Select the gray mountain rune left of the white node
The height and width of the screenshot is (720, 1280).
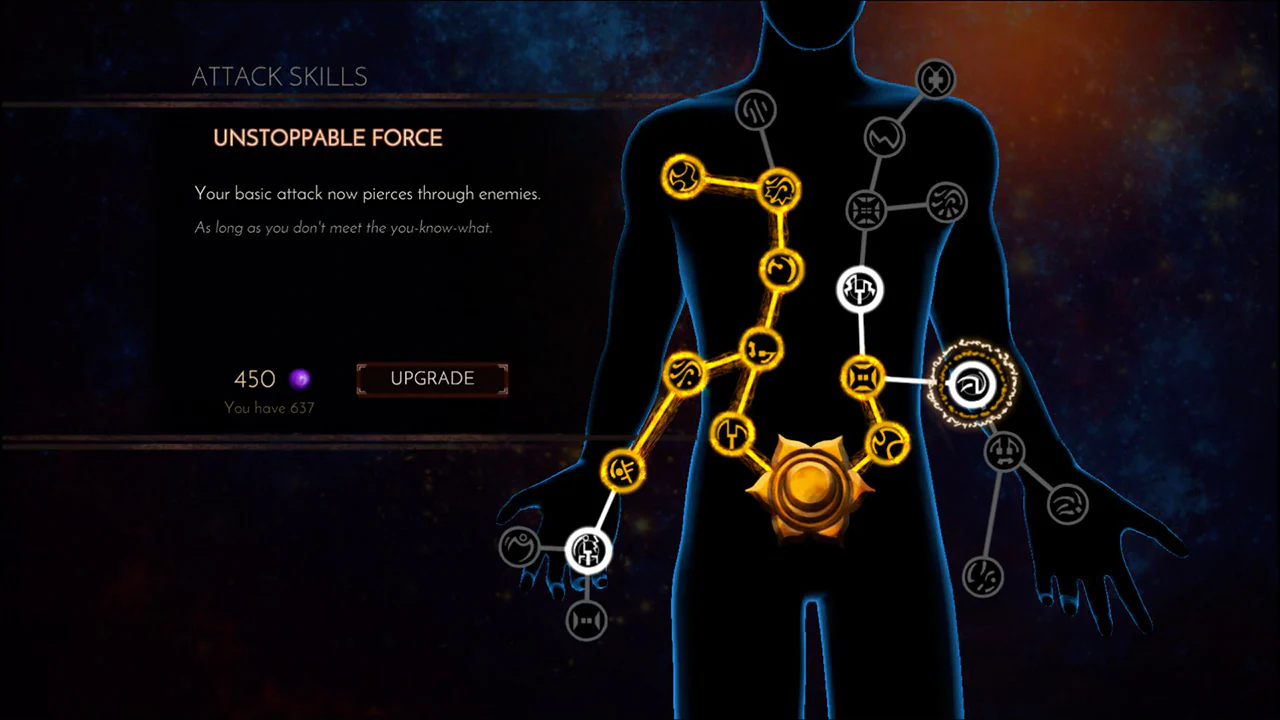click(519, 547)
